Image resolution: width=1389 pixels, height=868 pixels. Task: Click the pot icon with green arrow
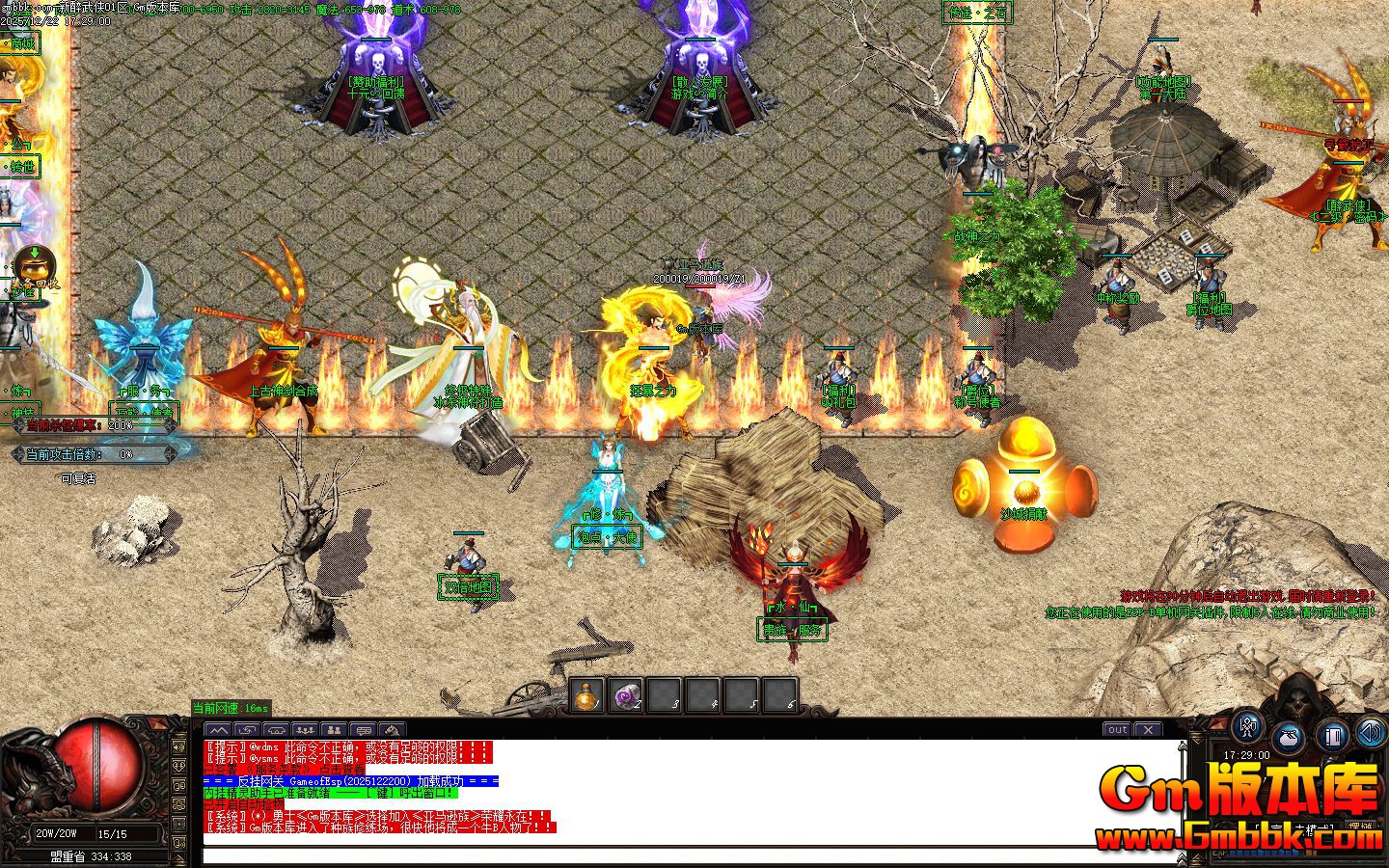(35, 264)
